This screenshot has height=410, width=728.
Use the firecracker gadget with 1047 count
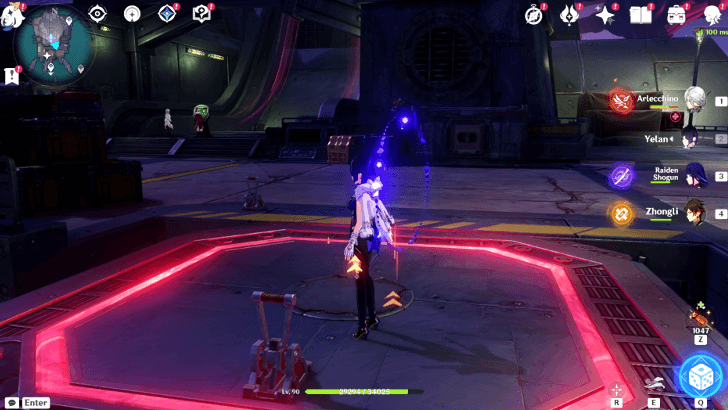[x=700, y=320]
